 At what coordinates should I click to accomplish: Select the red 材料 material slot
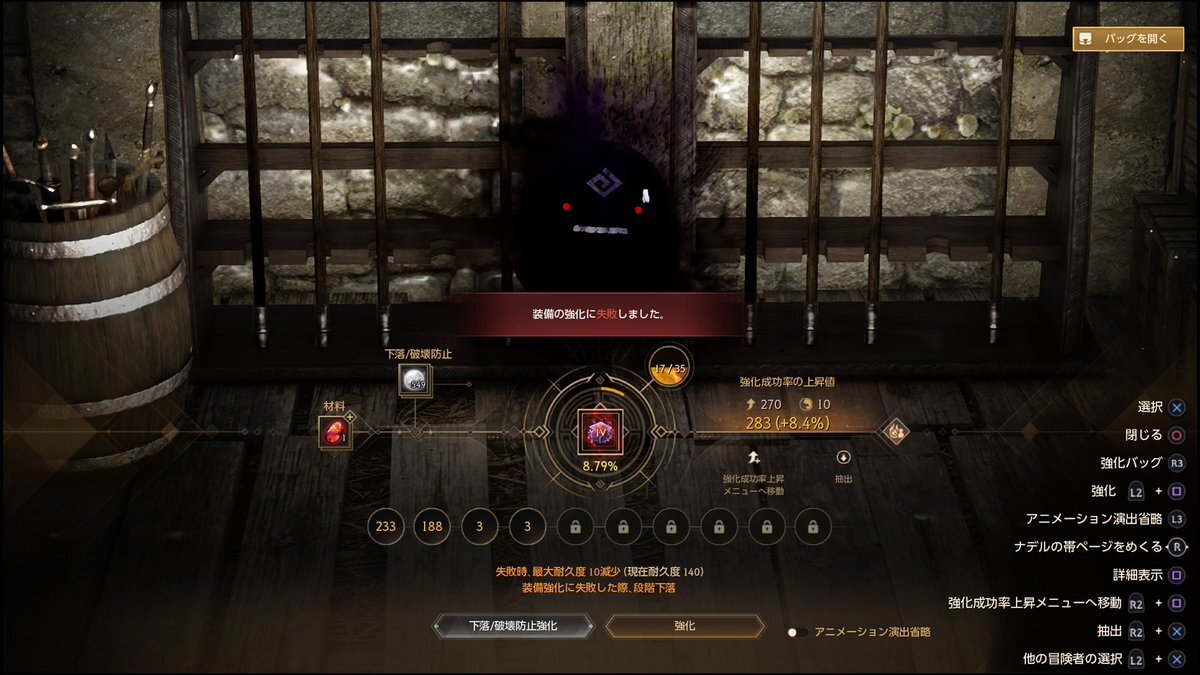(333, 432)
